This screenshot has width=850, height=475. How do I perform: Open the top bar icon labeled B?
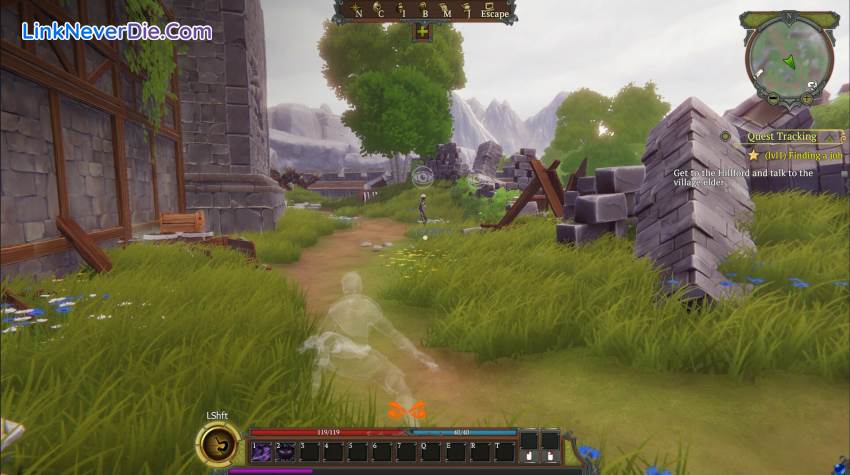424,12
